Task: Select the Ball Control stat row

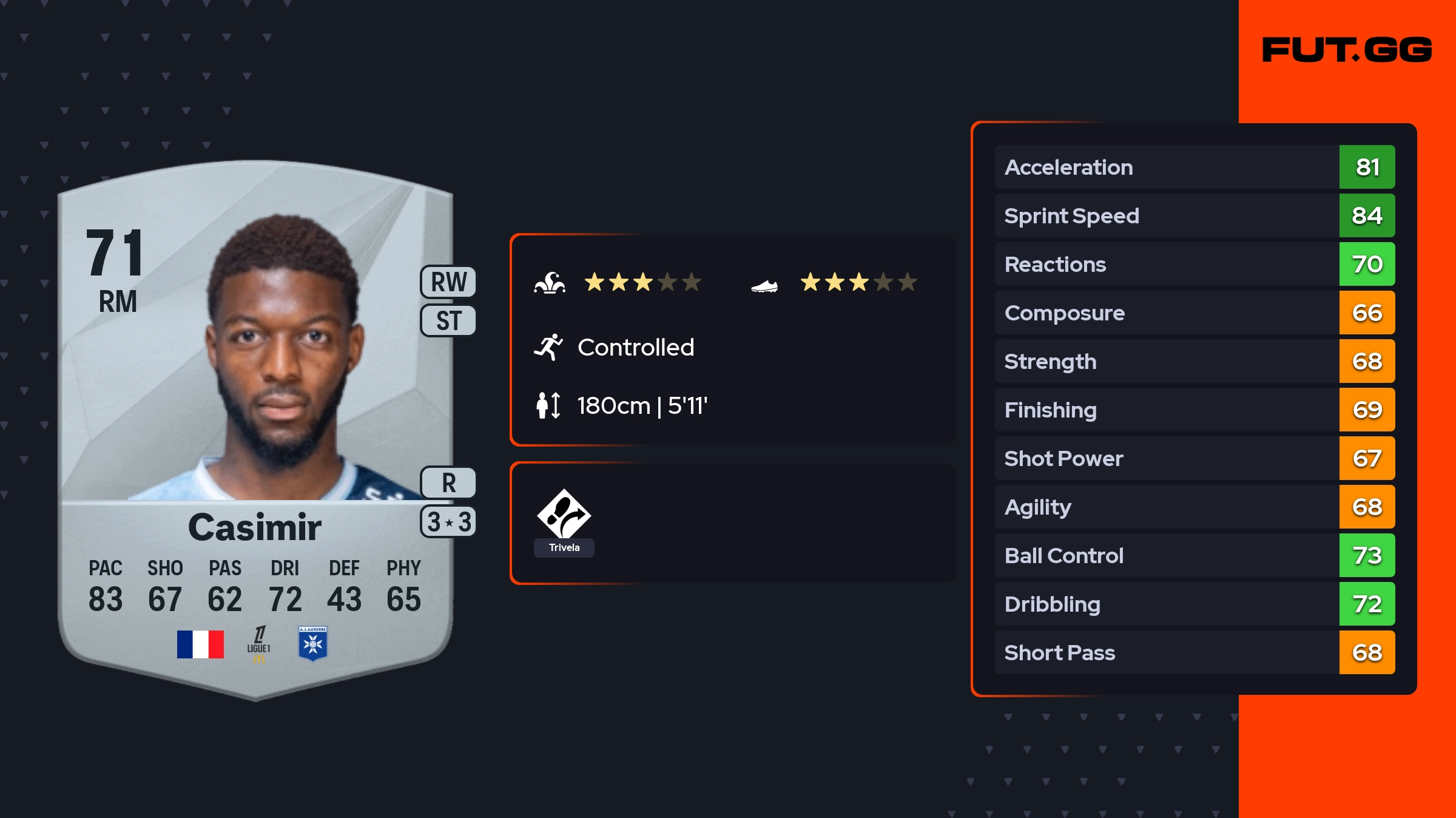Action: click(1194, 555)
